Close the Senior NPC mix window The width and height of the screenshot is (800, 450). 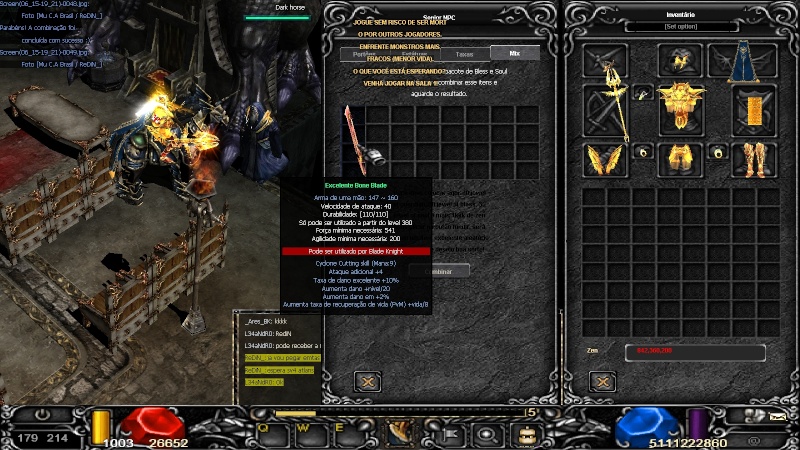(368, 381)
